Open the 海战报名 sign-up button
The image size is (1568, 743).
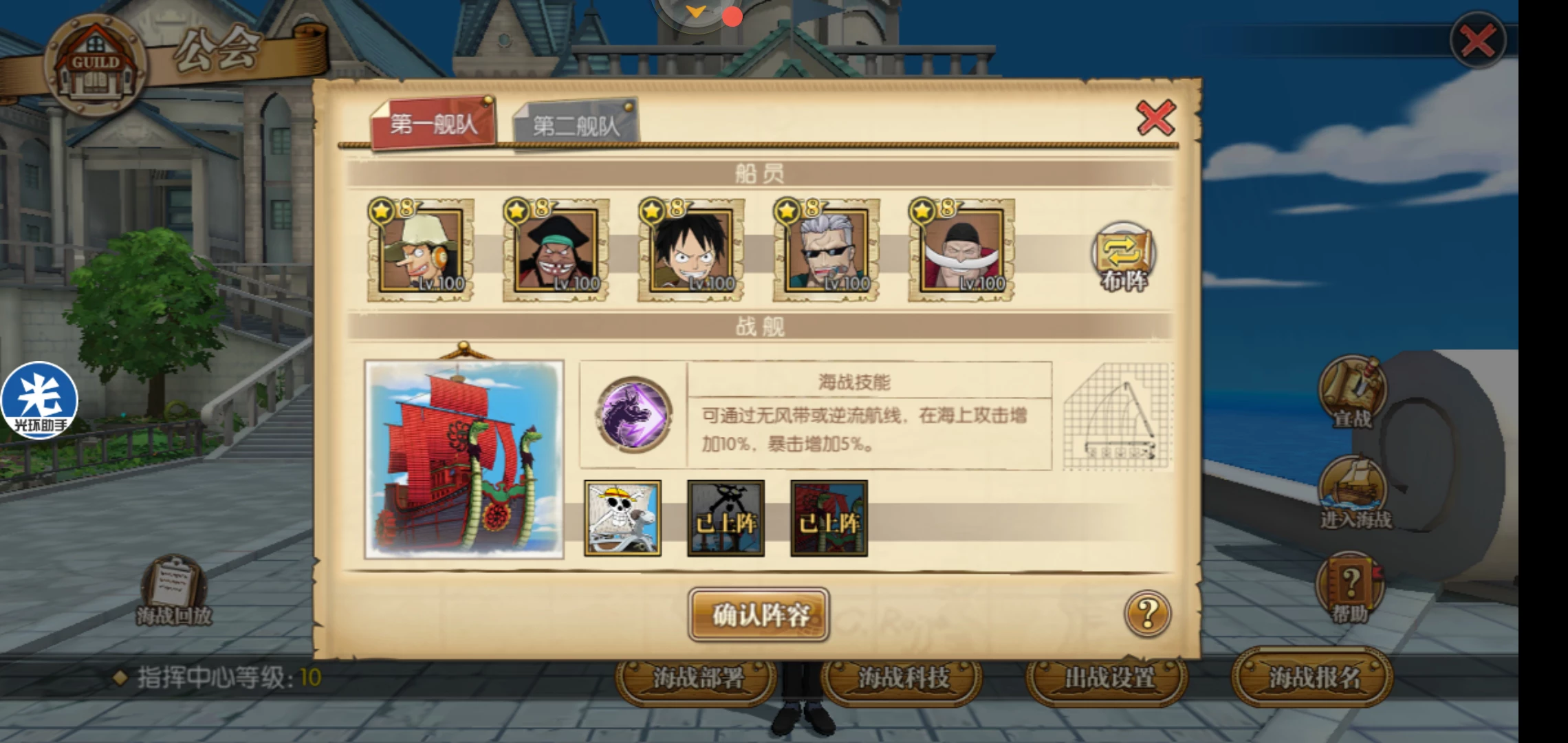point(1314,678)
